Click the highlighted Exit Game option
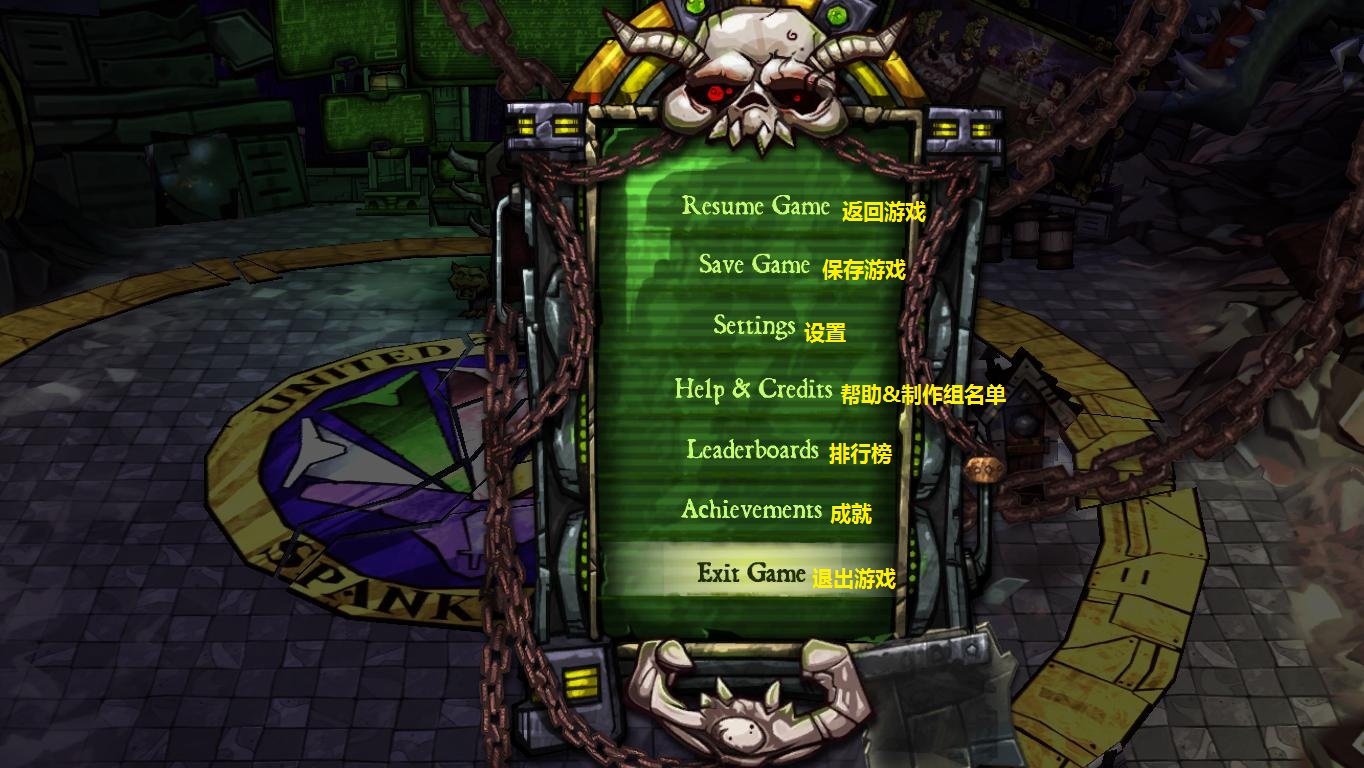This screenshot has width=1364, height=768. coord(751,573)
